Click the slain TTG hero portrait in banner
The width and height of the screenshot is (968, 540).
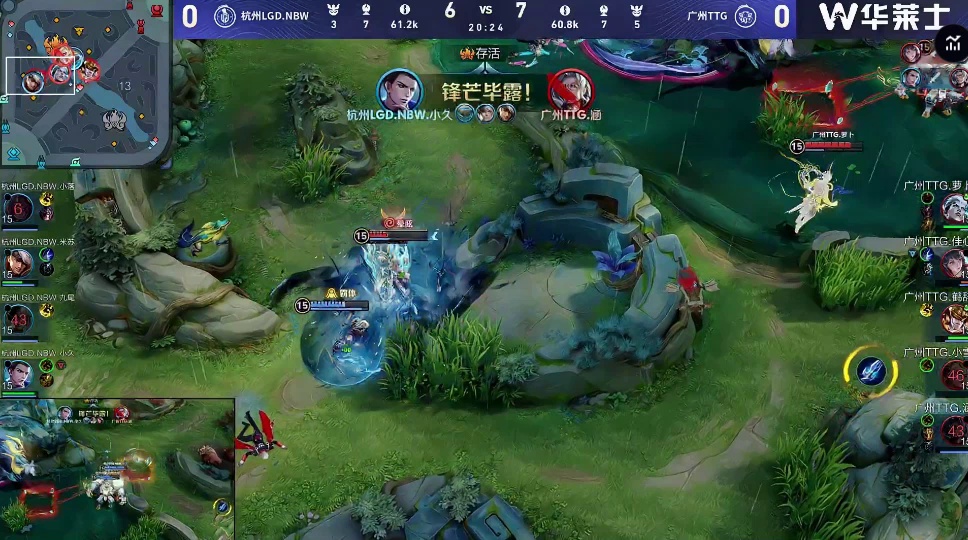(567, 91)
